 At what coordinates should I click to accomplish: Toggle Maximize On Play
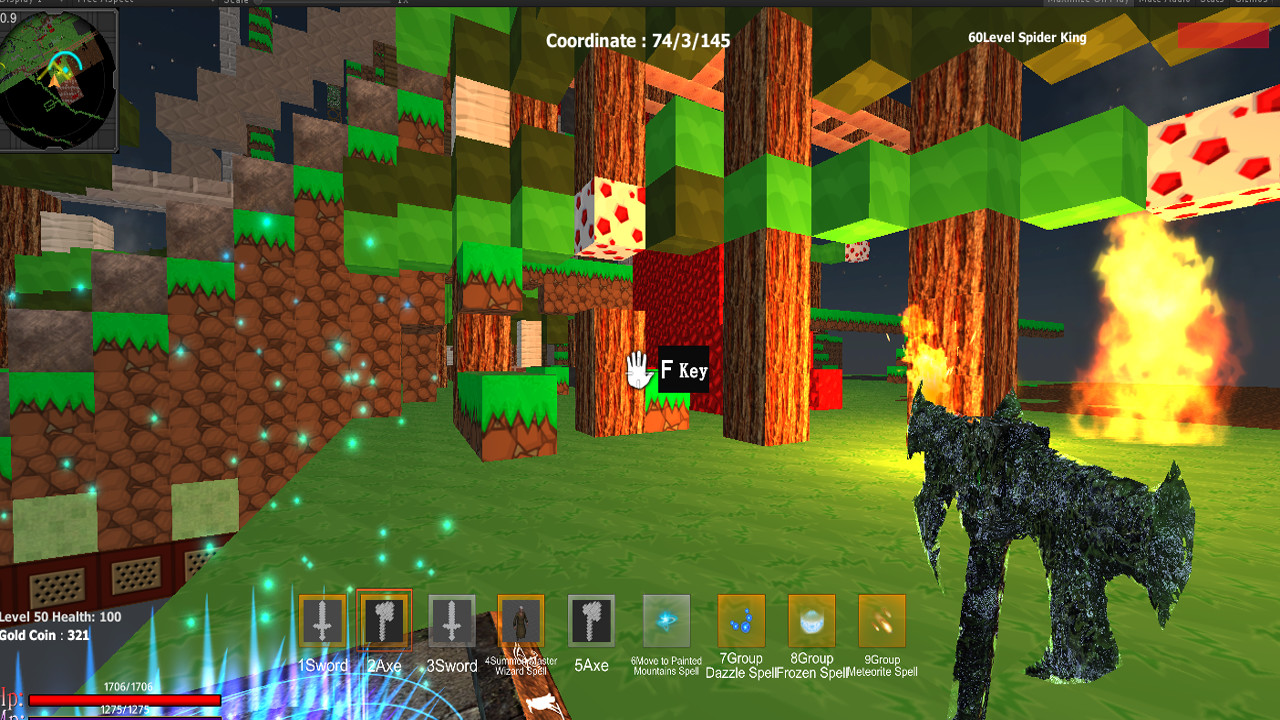1090,3
